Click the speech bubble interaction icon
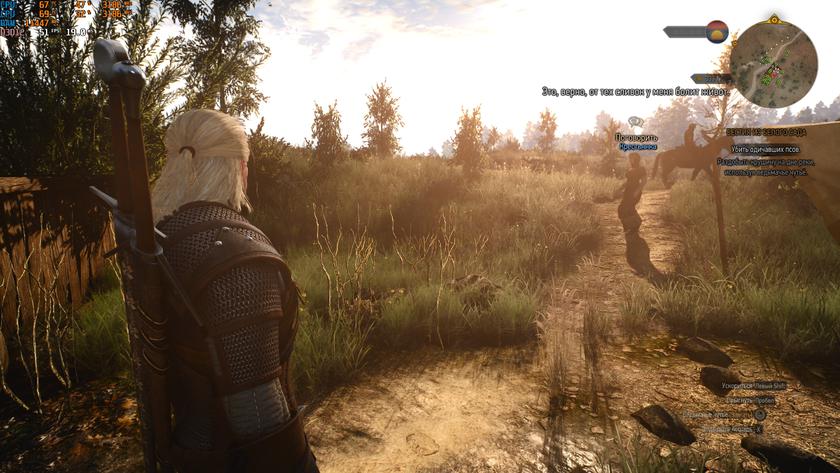The width and height of the screenshot is (840, 473). click(x=636, y=122)
